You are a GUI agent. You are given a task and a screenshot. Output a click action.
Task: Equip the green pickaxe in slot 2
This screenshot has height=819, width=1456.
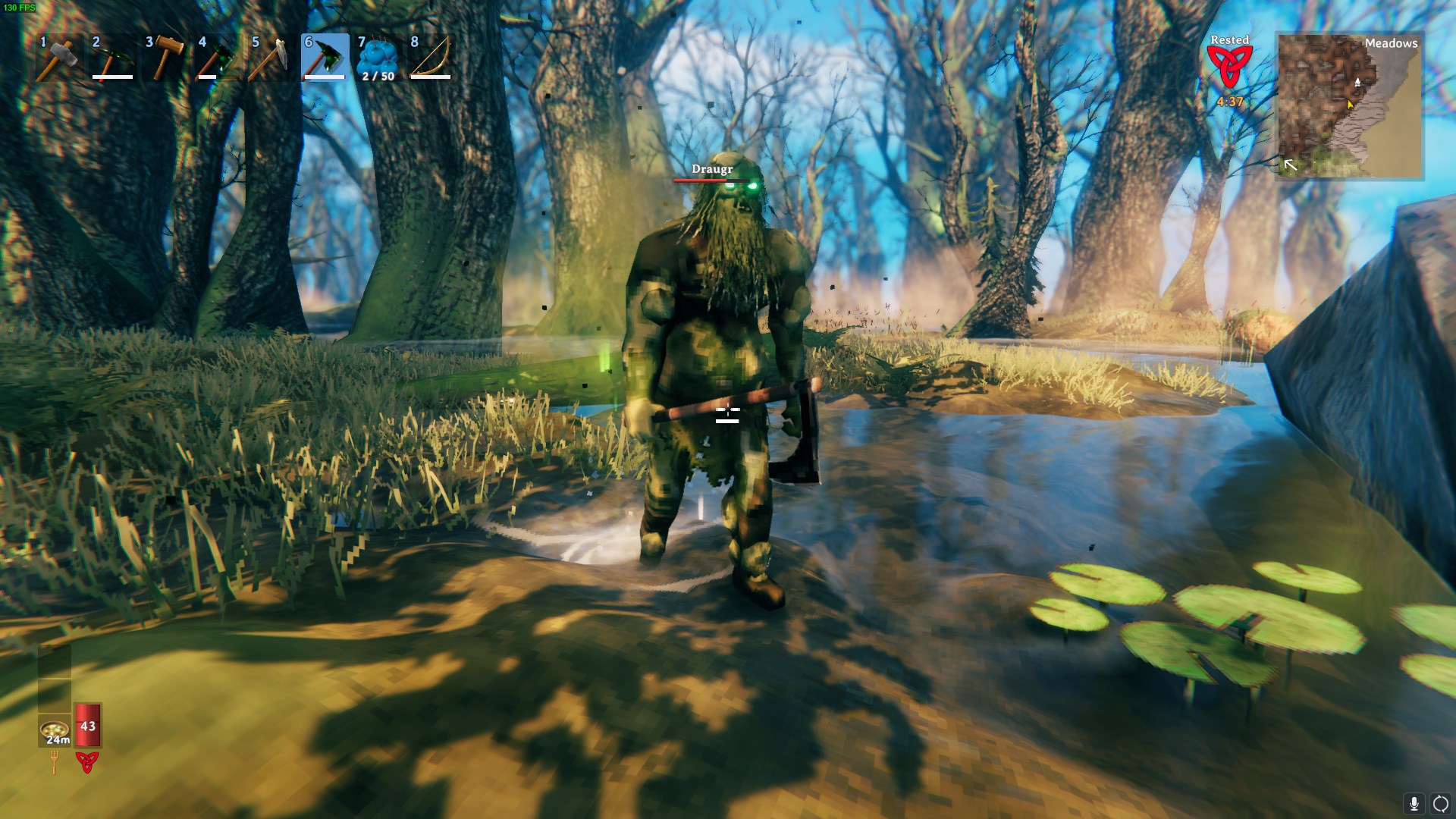112,58
